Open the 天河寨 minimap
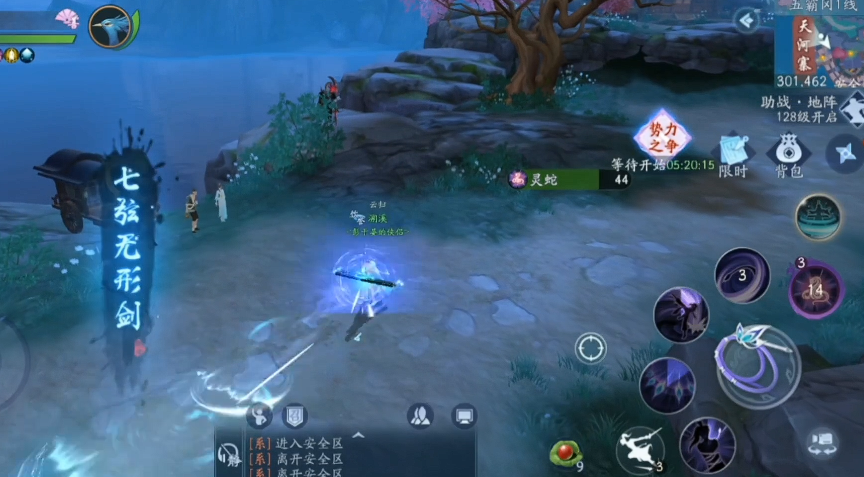The image size is (864, 477). (x=818, y=45)
